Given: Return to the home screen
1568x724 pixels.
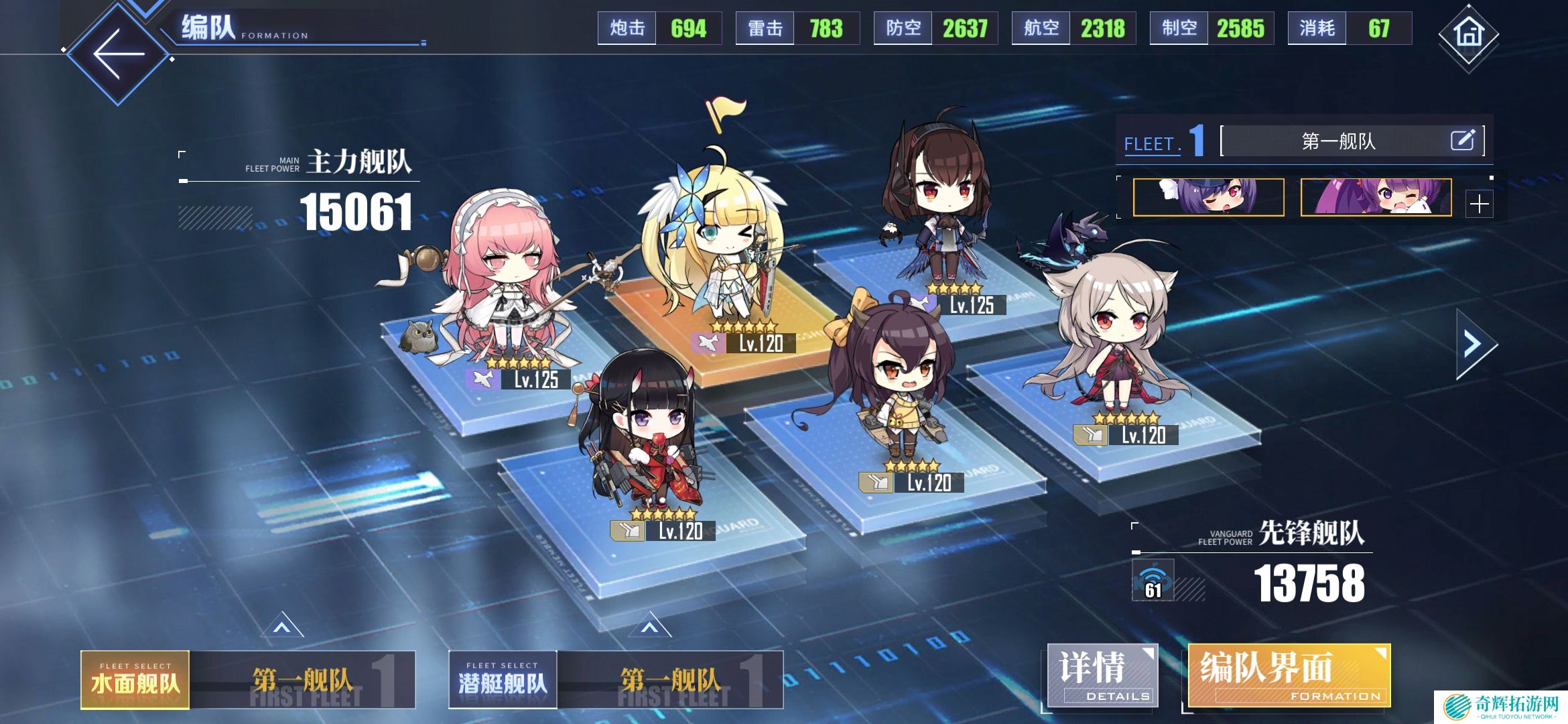Looking at the screenshot, I should (x=1468, y=34).
